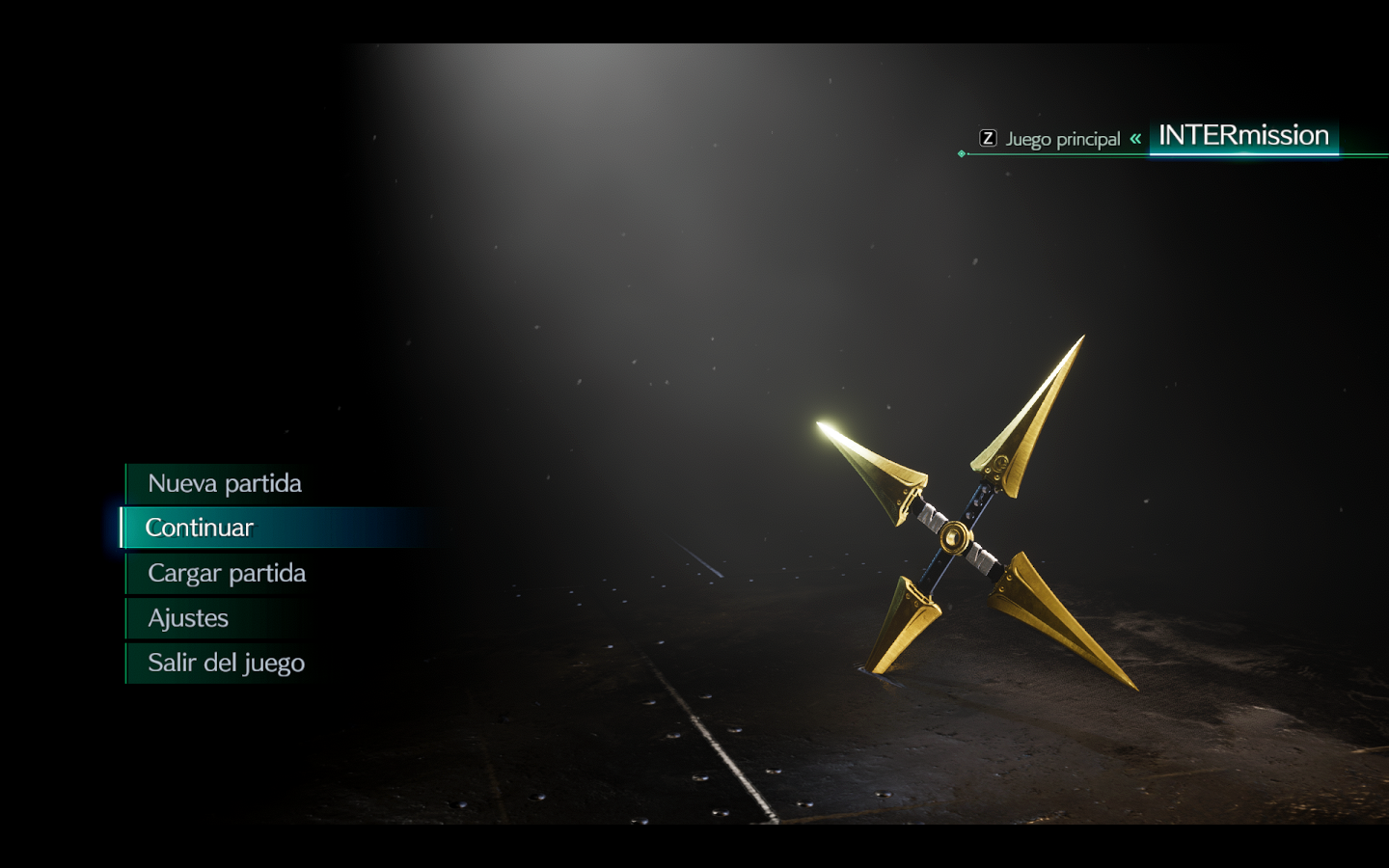Start a new game with Nueva partida

click(x=225, y=483)
